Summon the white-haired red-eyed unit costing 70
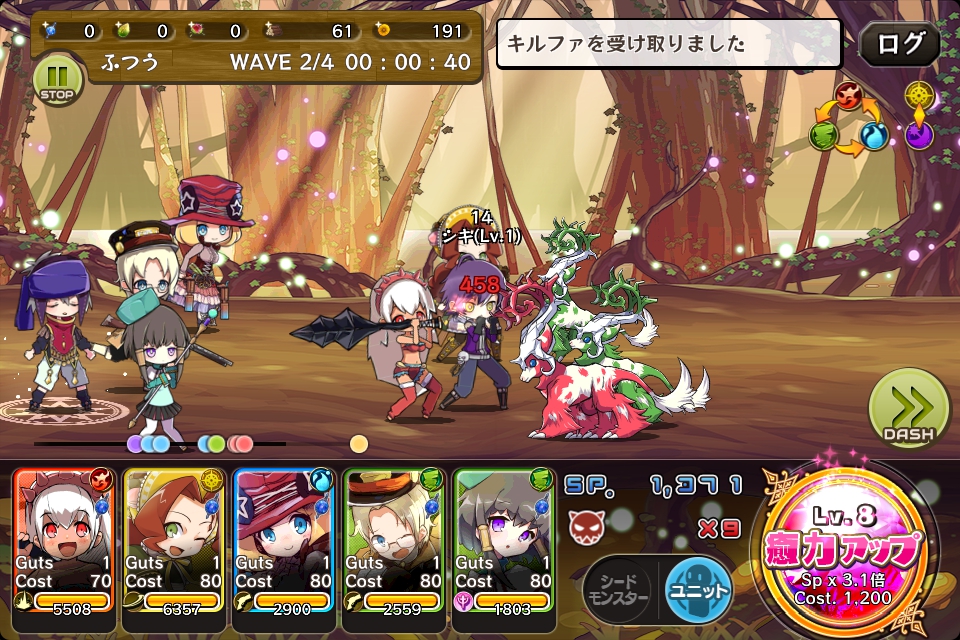 [64, 540]
